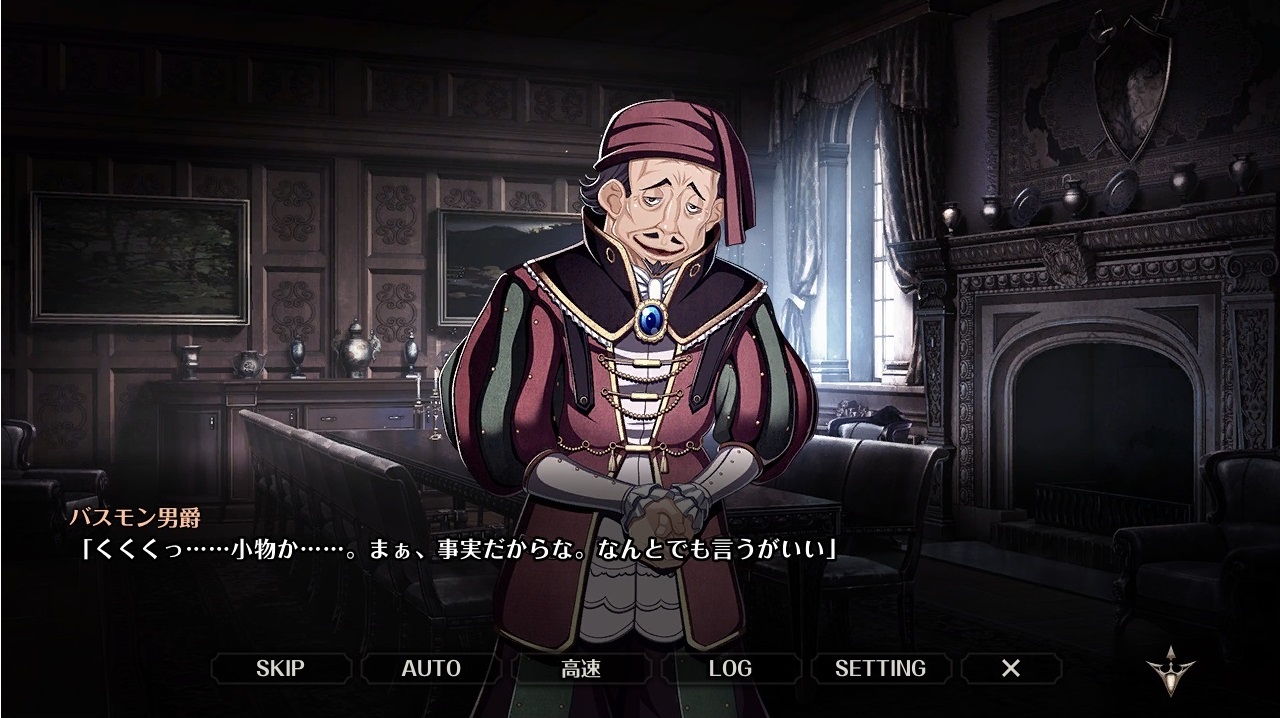Screen dimensions: 1280x718
Task: Click the ornate crest icon to advance dialogue
Action: [x=1171, y=670]
